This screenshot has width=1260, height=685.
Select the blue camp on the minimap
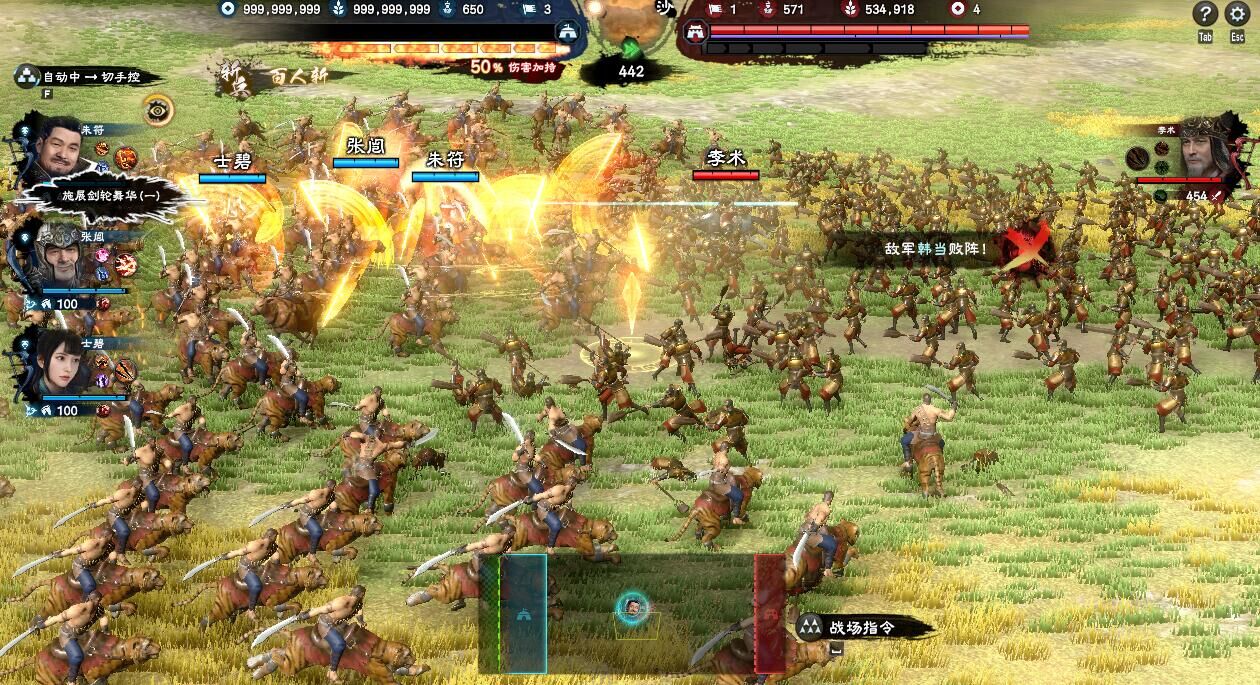point(523,613)
